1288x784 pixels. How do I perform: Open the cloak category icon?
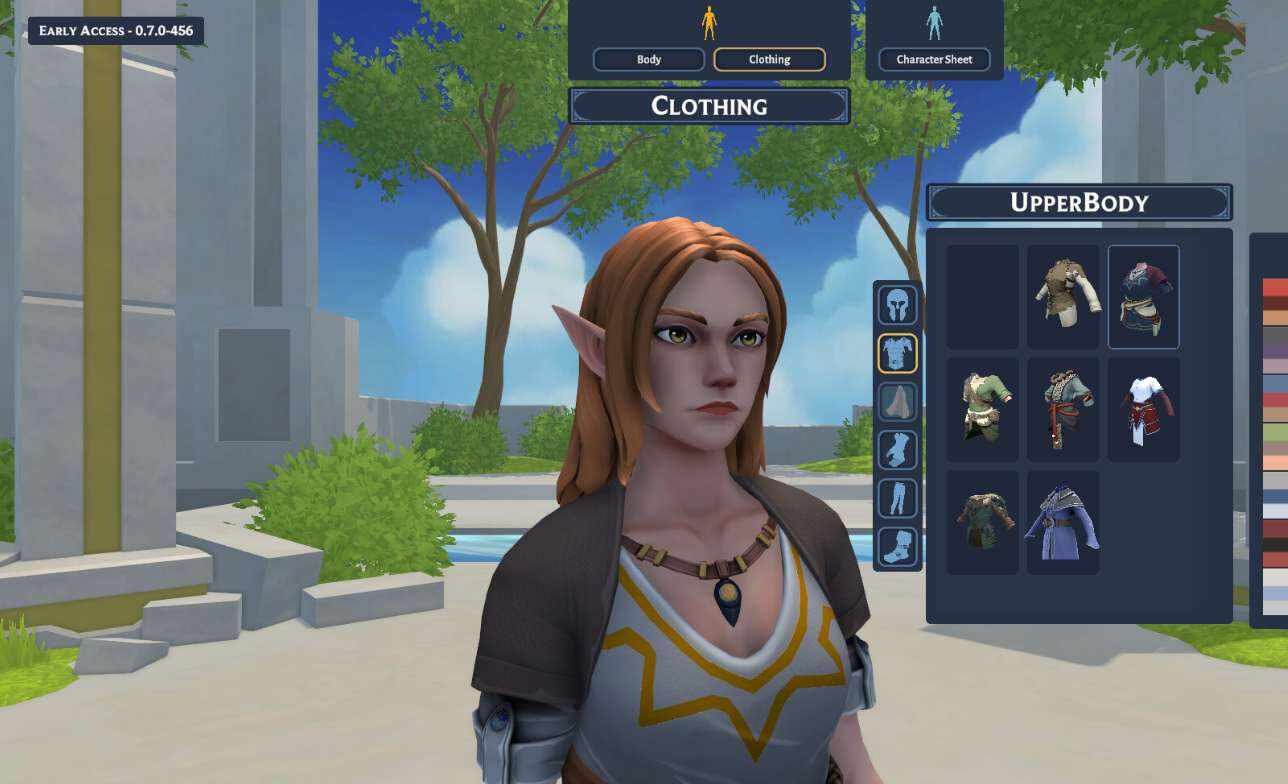click(898, 402)
